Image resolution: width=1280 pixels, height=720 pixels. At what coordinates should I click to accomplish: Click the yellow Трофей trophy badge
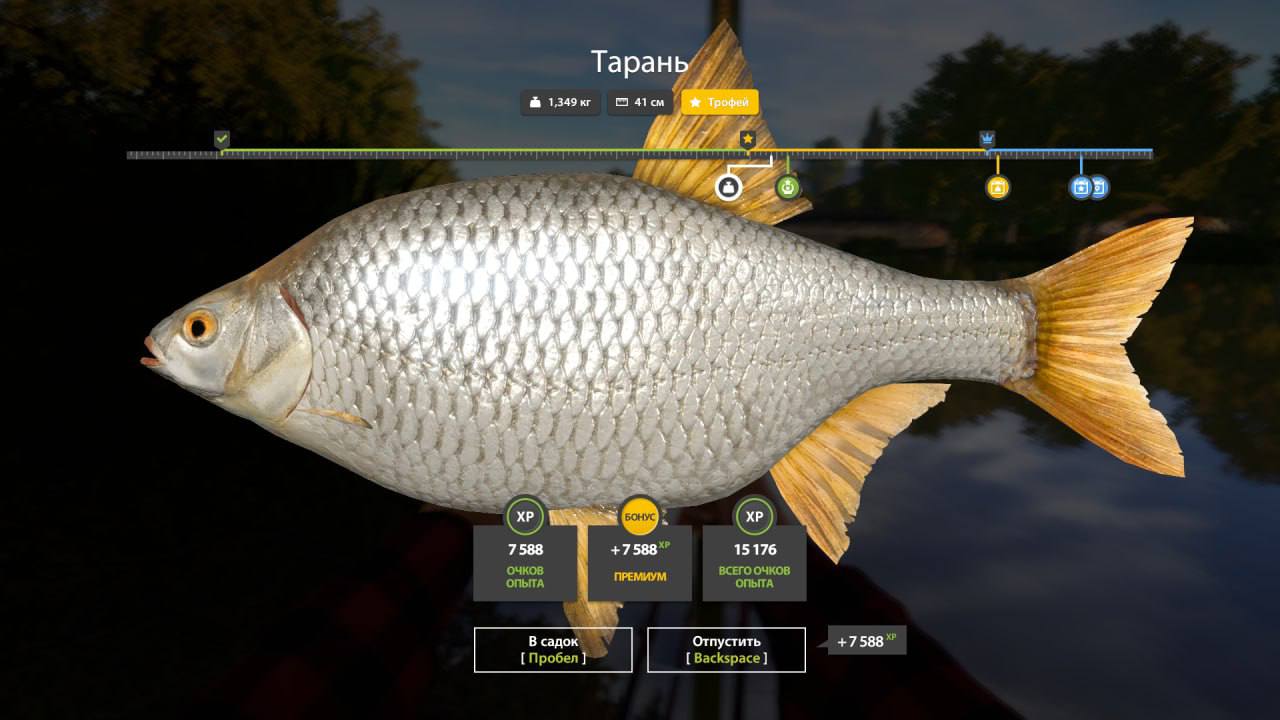[720, 102]
